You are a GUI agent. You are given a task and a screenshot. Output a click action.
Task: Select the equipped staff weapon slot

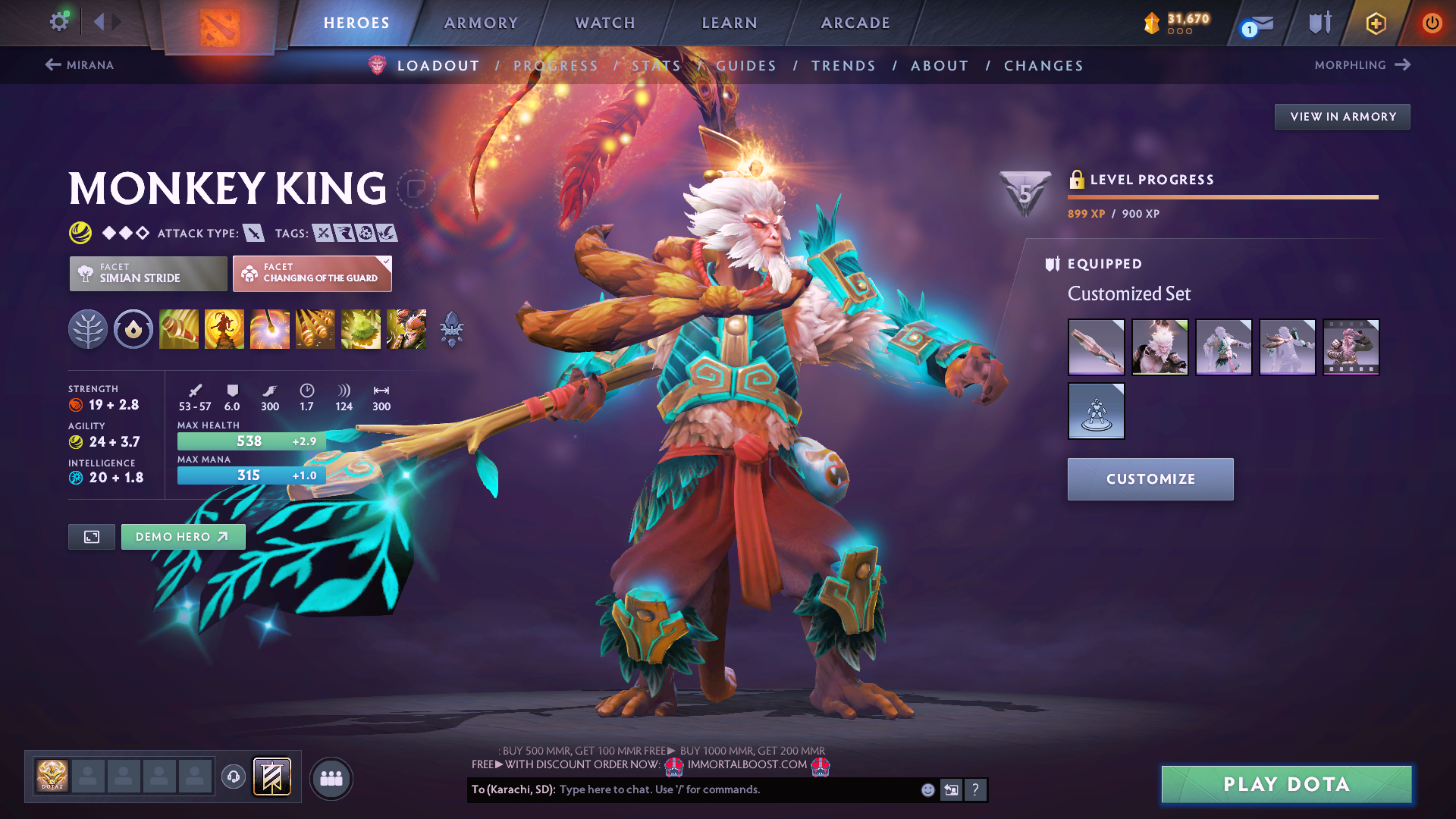(1096, 347)
